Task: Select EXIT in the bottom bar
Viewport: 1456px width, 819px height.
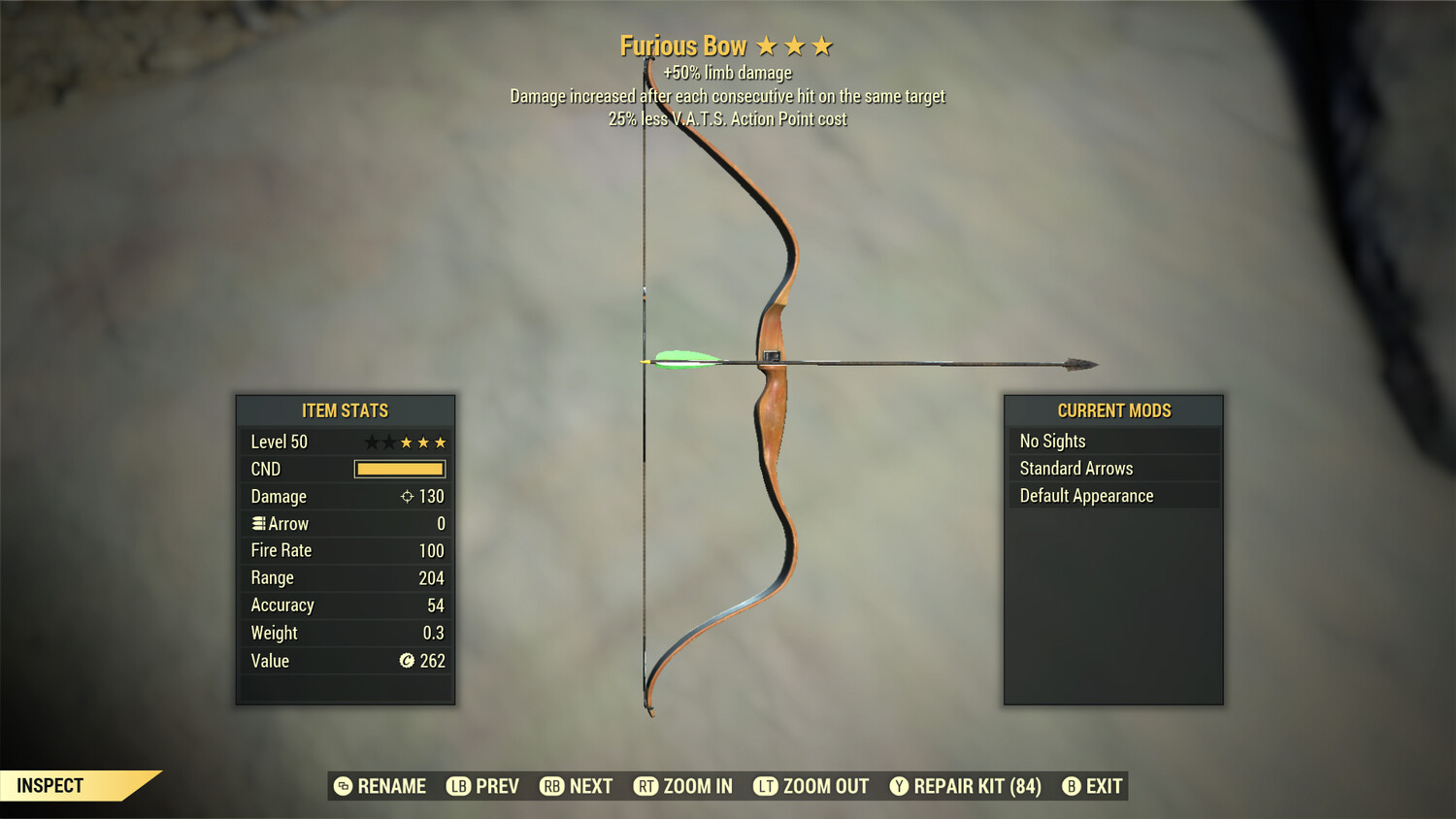Action: (x=1105, y=786)
